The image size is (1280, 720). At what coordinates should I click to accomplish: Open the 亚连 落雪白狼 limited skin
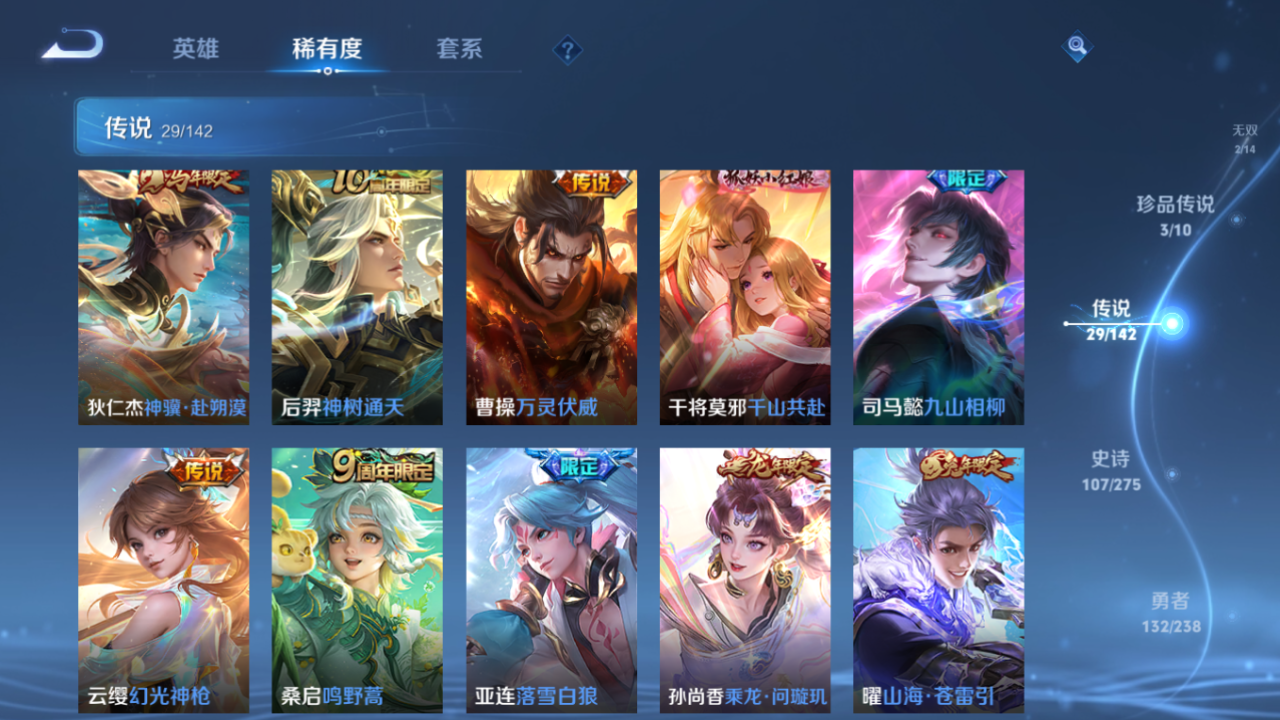point(550,580)
